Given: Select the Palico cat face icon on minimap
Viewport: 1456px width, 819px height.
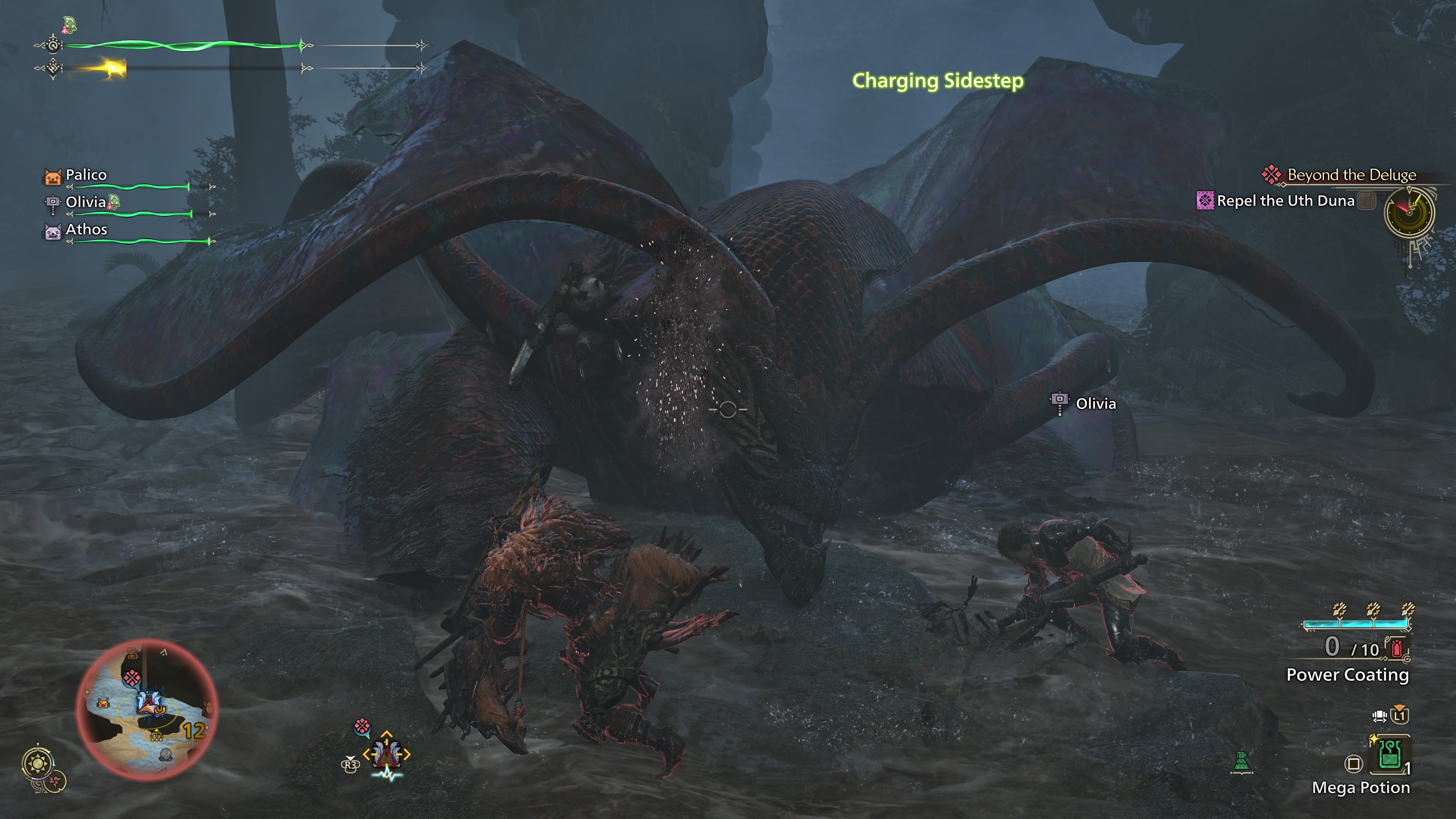Looking at the screenshot, I should pos(104,704).
